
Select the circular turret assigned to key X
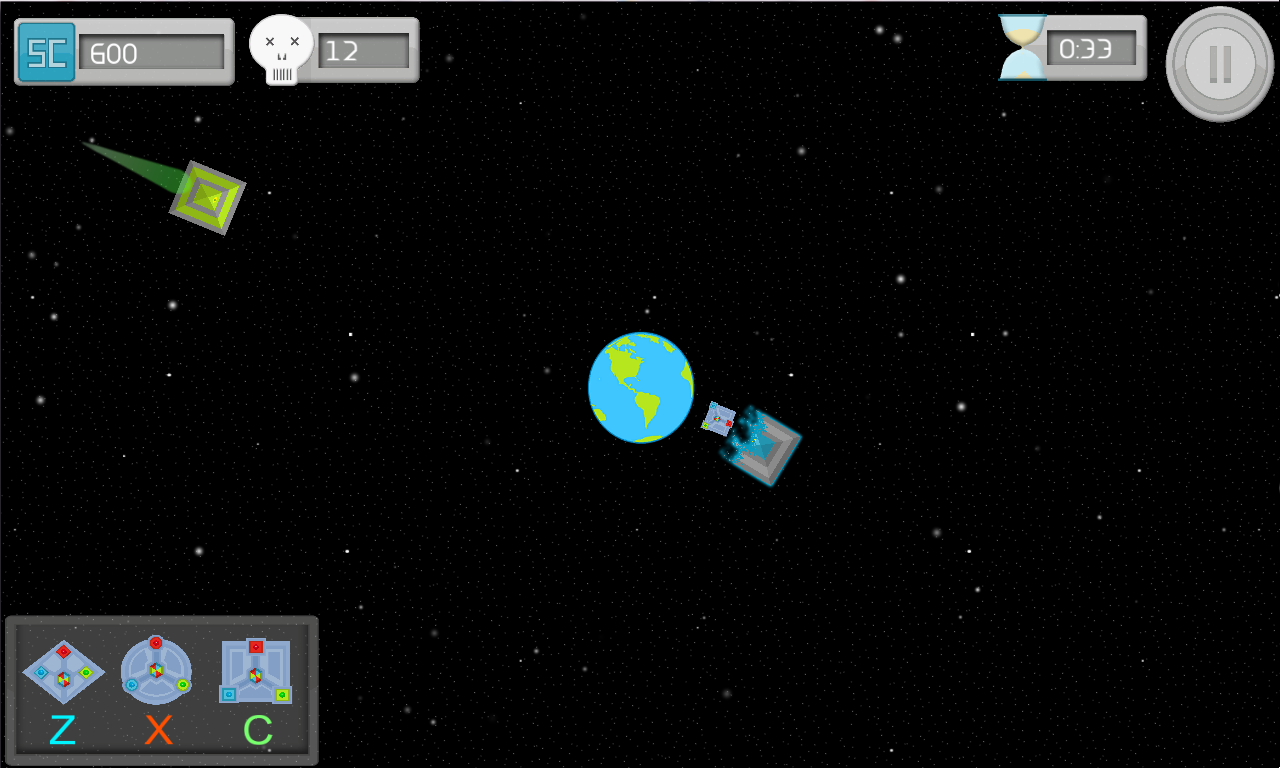155,668
